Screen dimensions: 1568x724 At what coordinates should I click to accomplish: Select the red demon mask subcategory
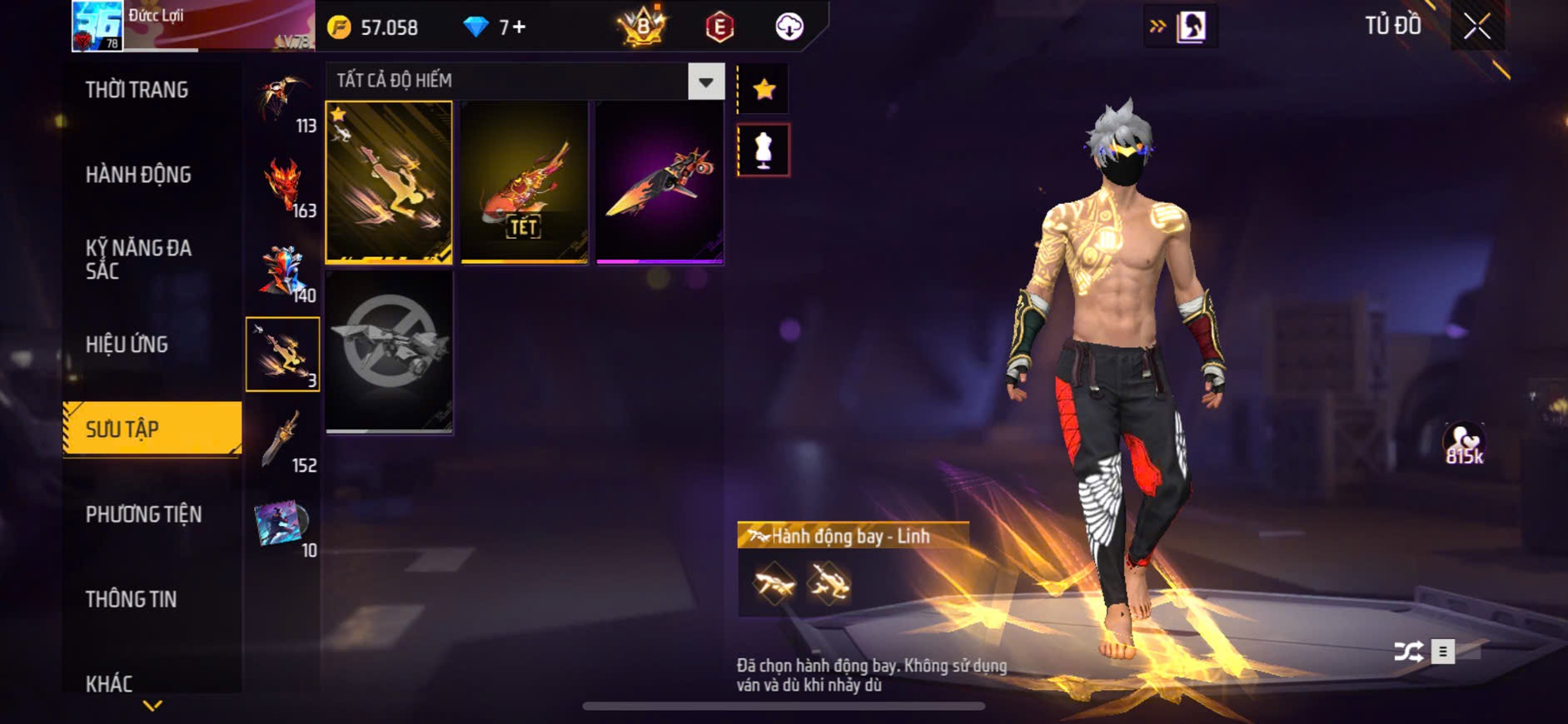(284, 186)
